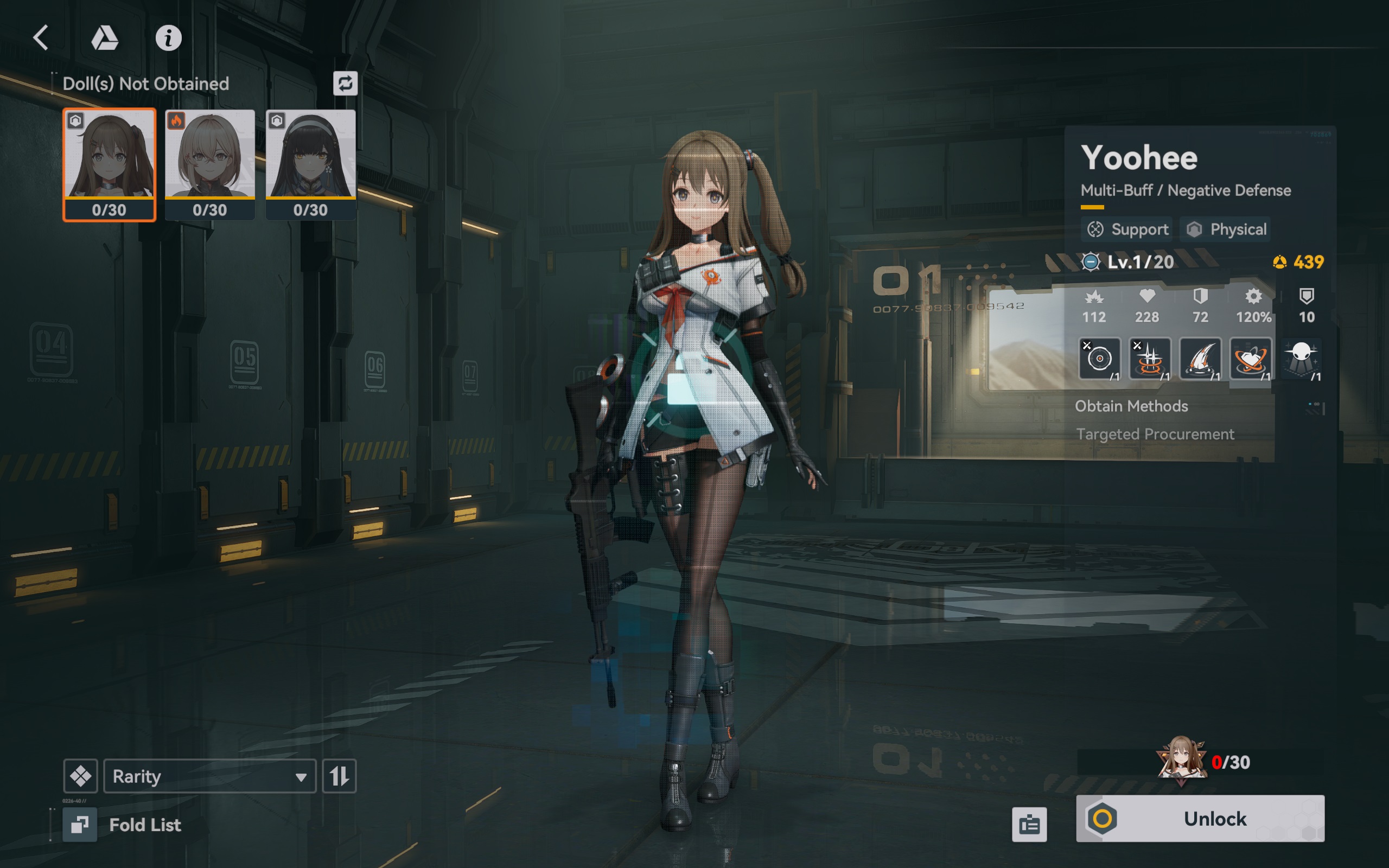Select the short blonde-haired doll portrait
The image size is (1389, 868).
209,164
